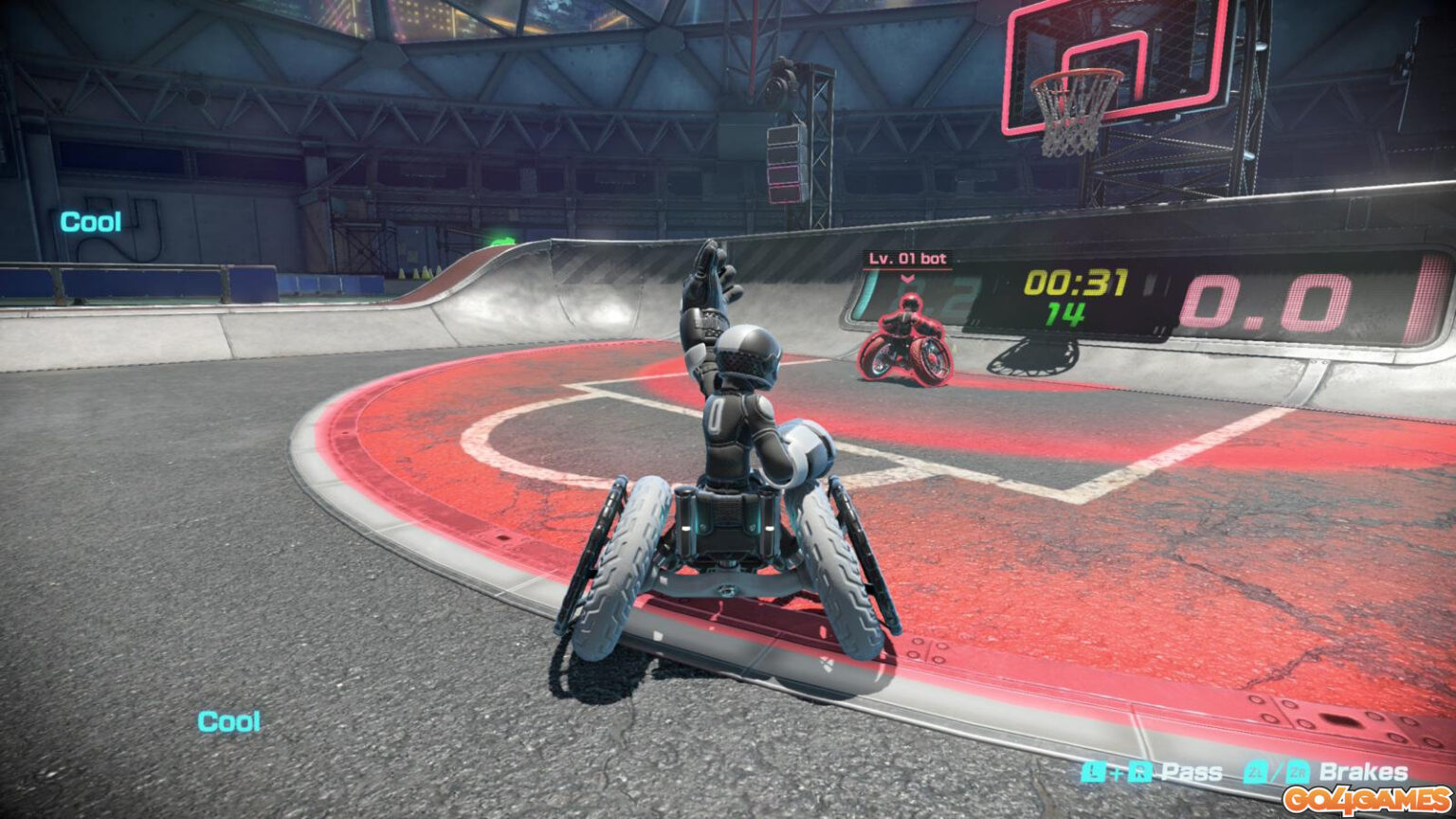Expand the chevron marker below Lv. 01 bot

[907, 280]
